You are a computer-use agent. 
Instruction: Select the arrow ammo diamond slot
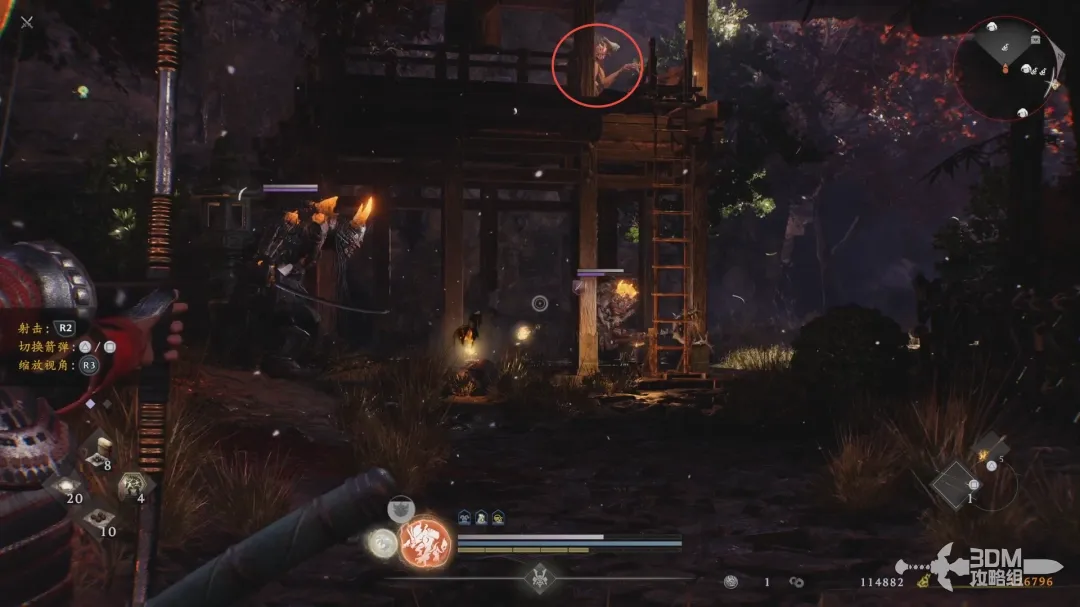coord(954,485)
